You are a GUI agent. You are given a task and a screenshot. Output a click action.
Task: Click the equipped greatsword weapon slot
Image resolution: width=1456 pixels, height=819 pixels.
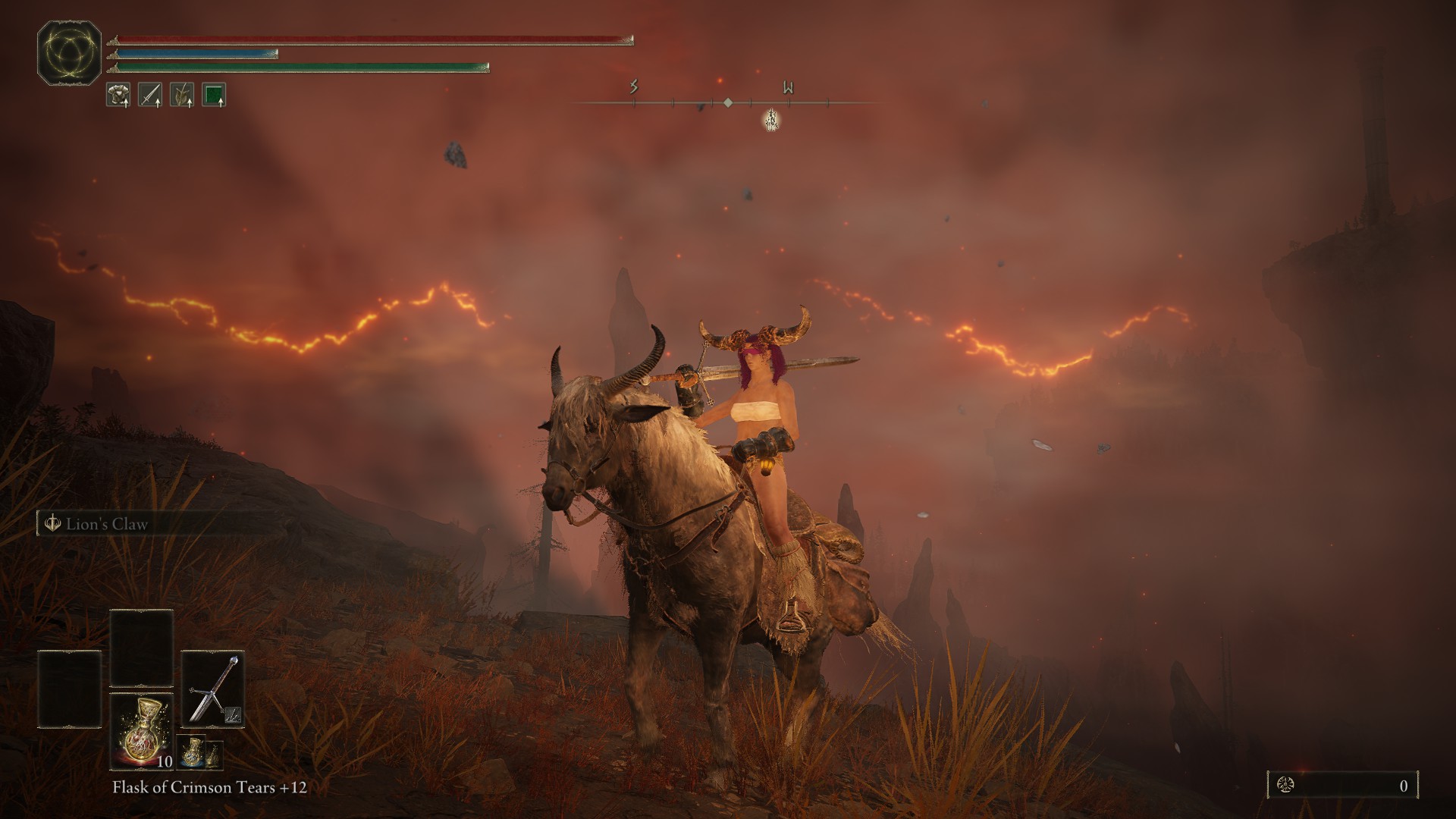[x=213, y=689]
